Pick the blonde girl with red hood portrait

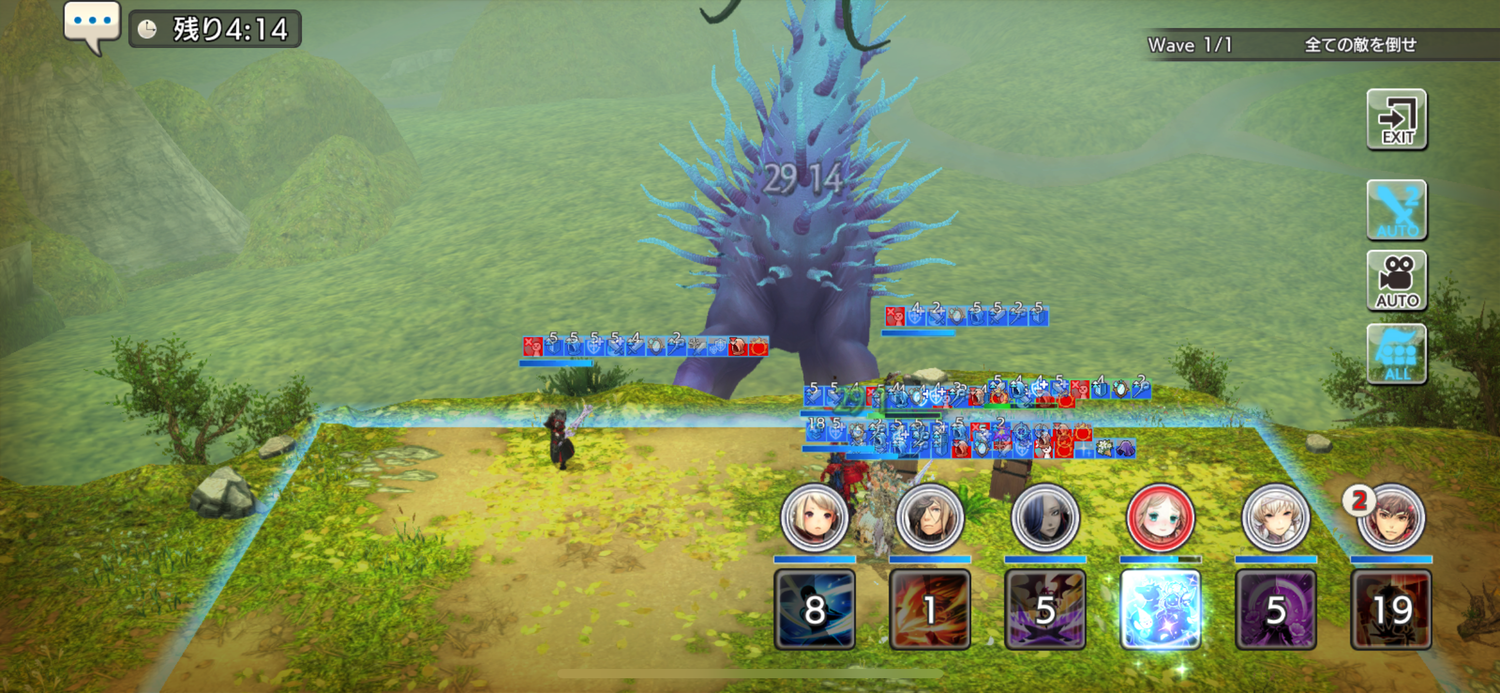(x=815, y=518)
